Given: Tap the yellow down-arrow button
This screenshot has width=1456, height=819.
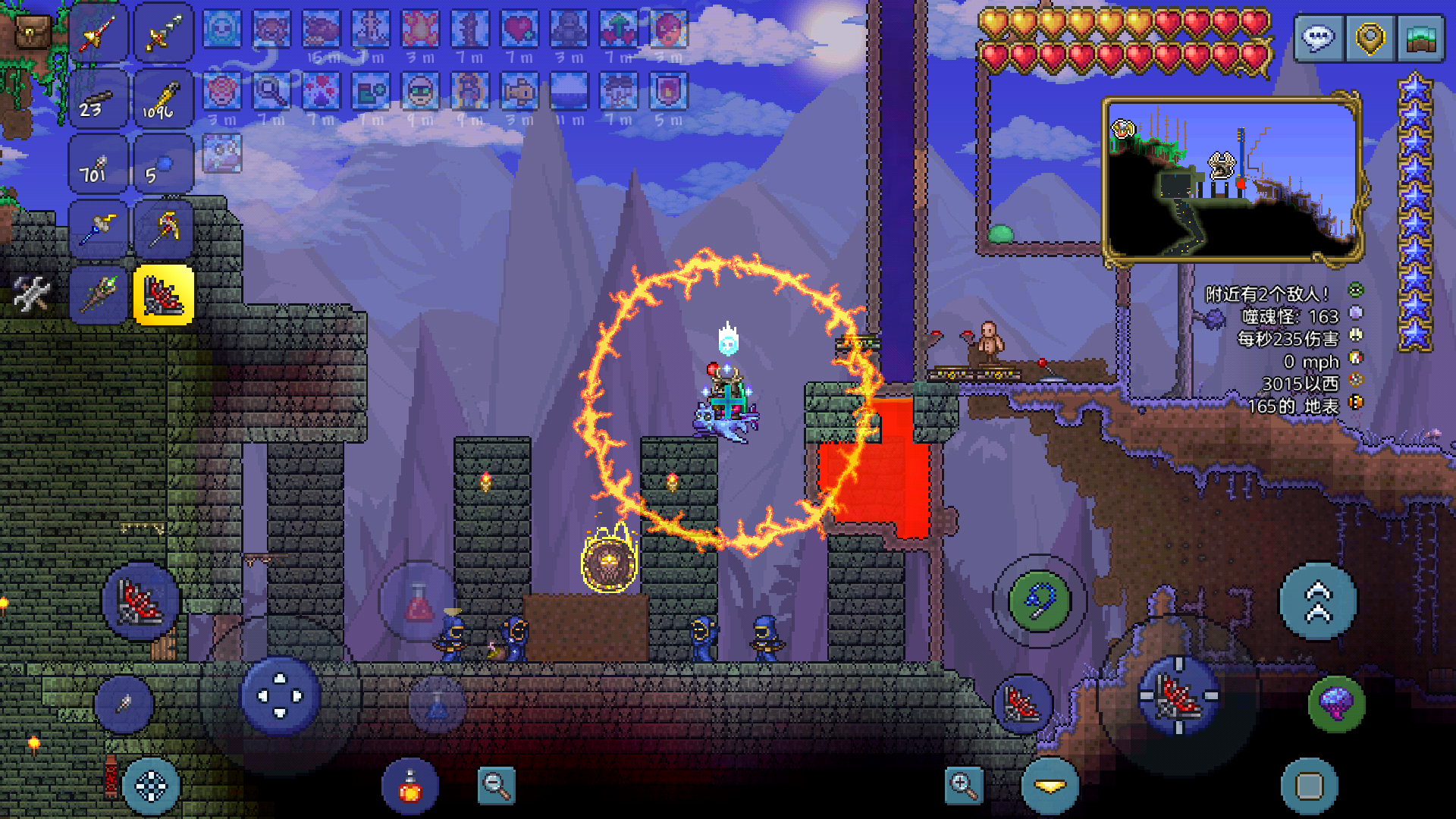Looking at the screenshot, I should click(1050, 786).
